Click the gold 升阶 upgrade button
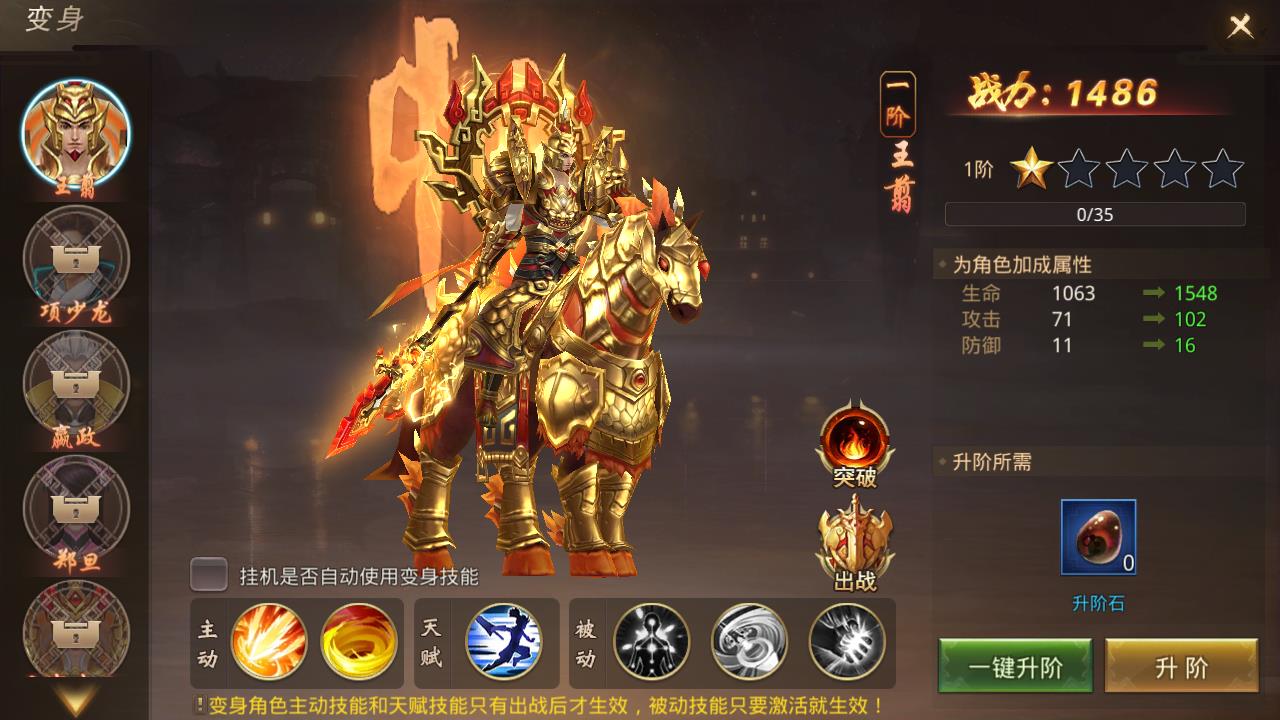The image size is (1280, 720). tap(1181, 667)
